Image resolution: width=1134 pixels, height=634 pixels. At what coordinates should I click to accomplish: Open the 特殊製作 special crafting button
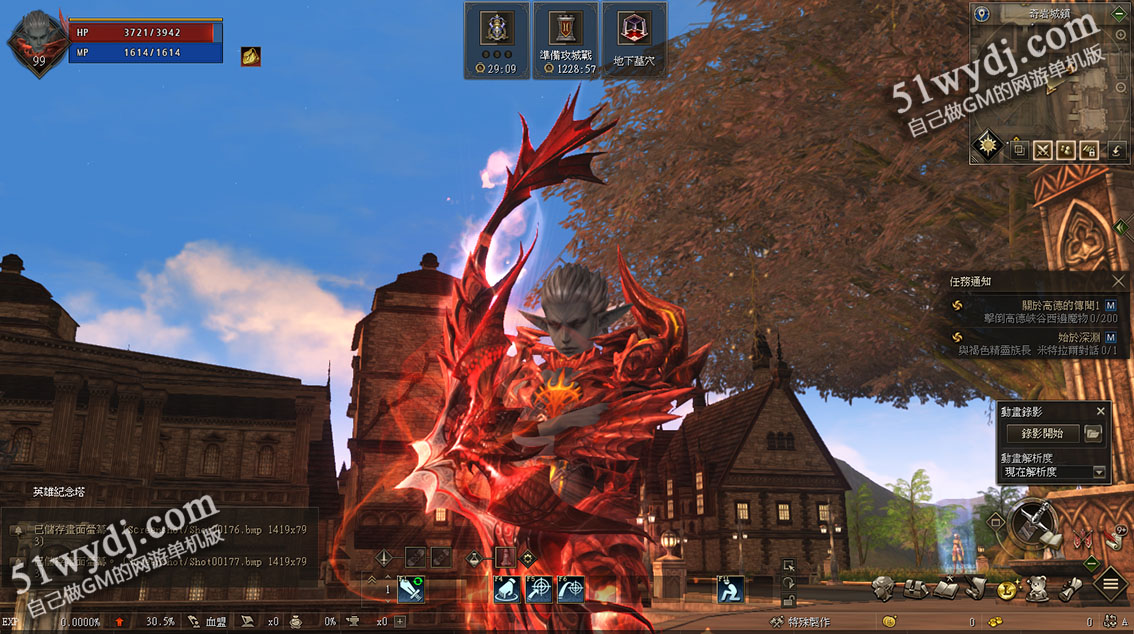point(800,622)
